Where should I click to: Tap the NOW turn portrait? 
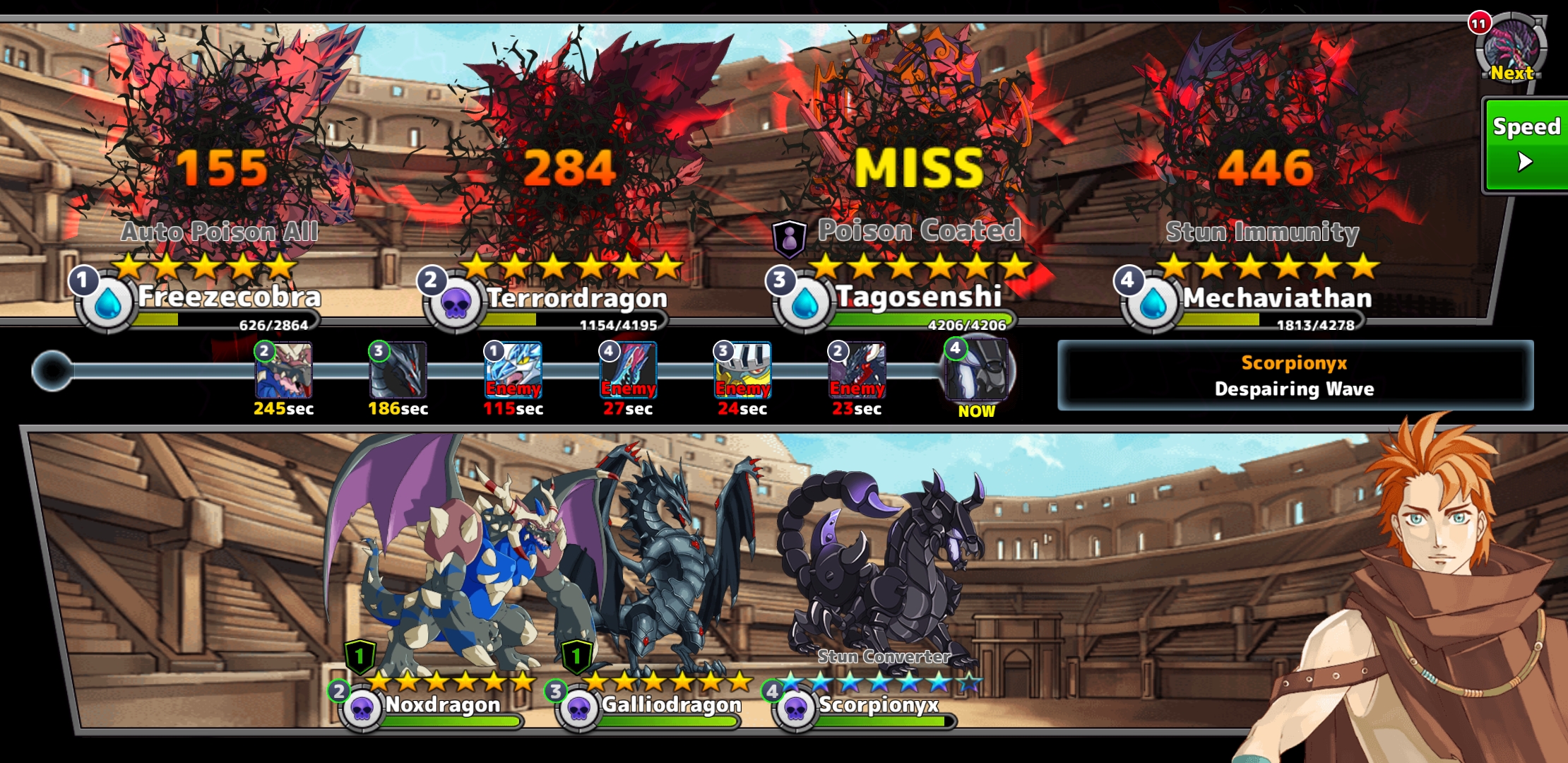coord(978,371)
